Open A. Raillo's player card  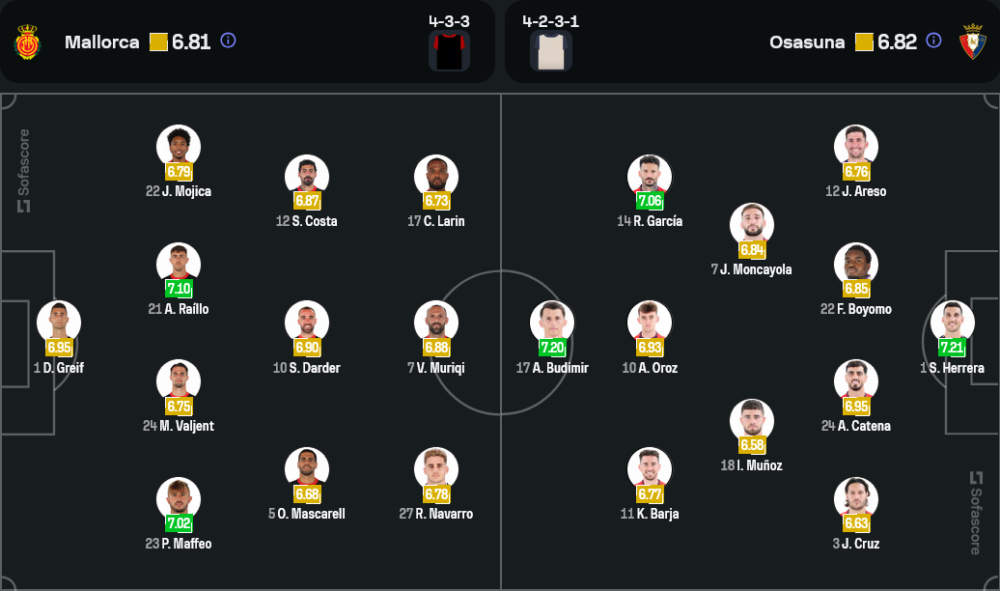pos(179,265)
